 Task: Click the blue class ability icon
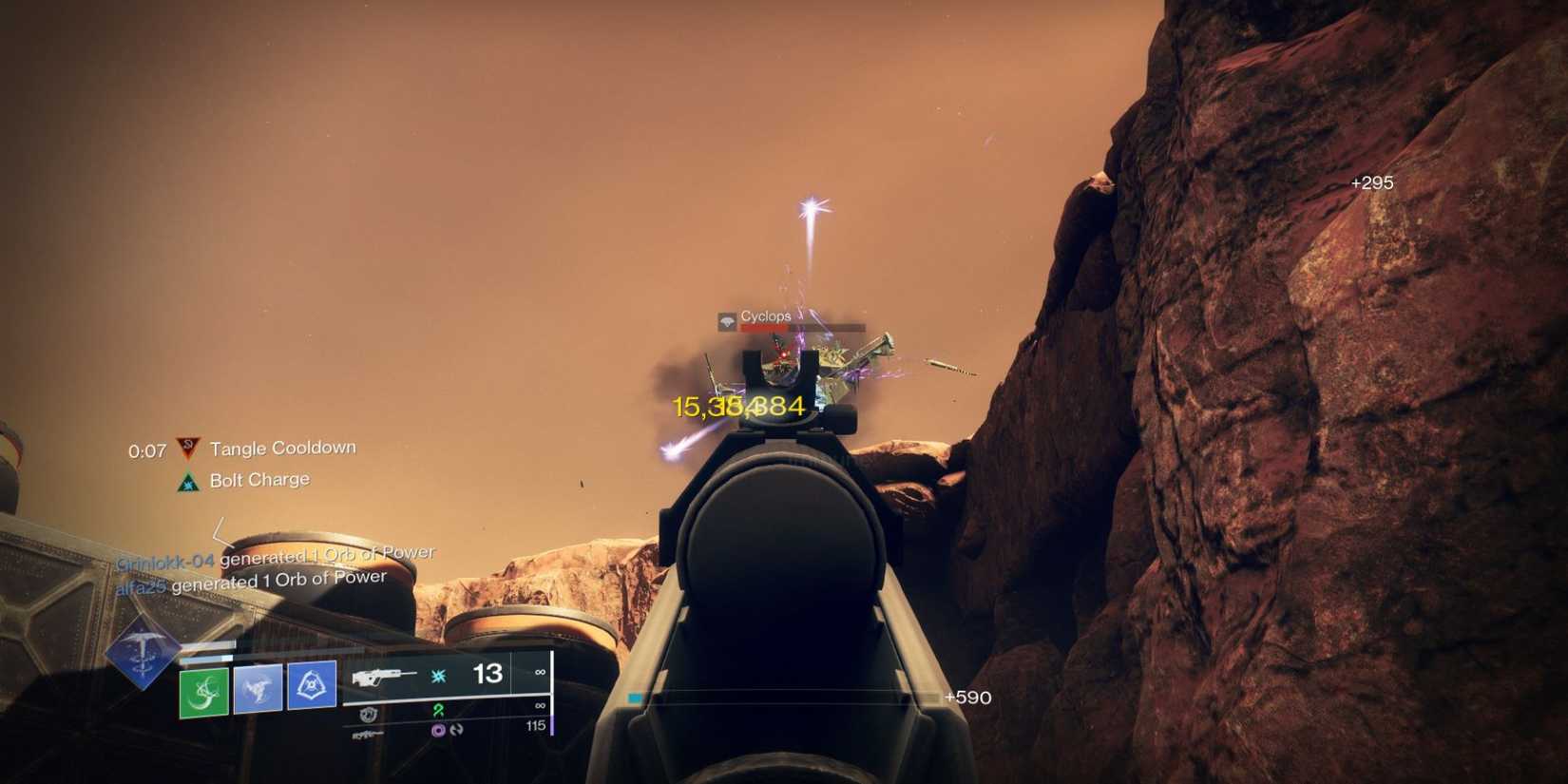point(310,685)
